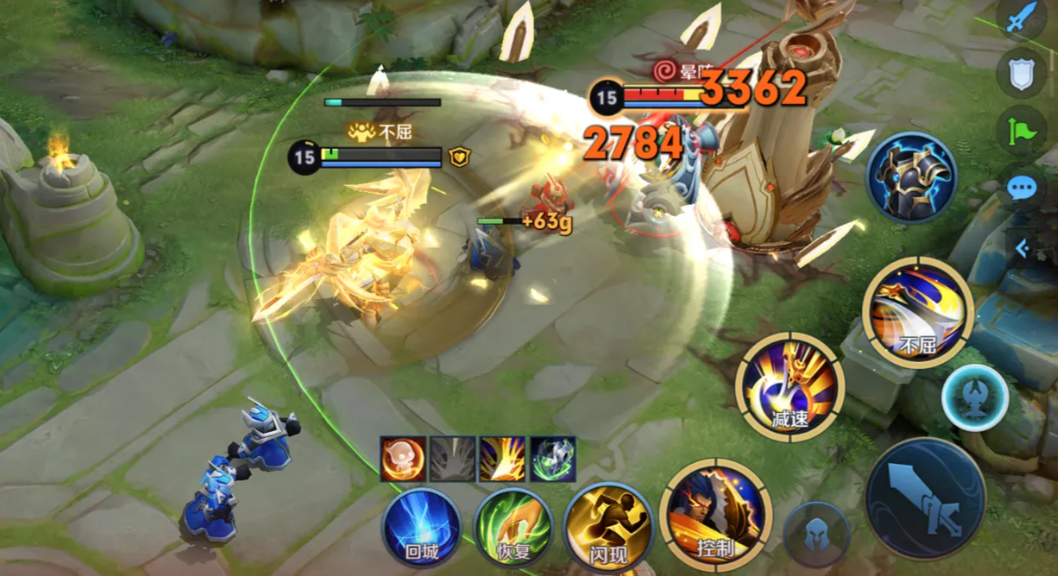Viewport: 1058px width, 576px height.
Task: Send the shield defend signal
Action: [1020, 72]
